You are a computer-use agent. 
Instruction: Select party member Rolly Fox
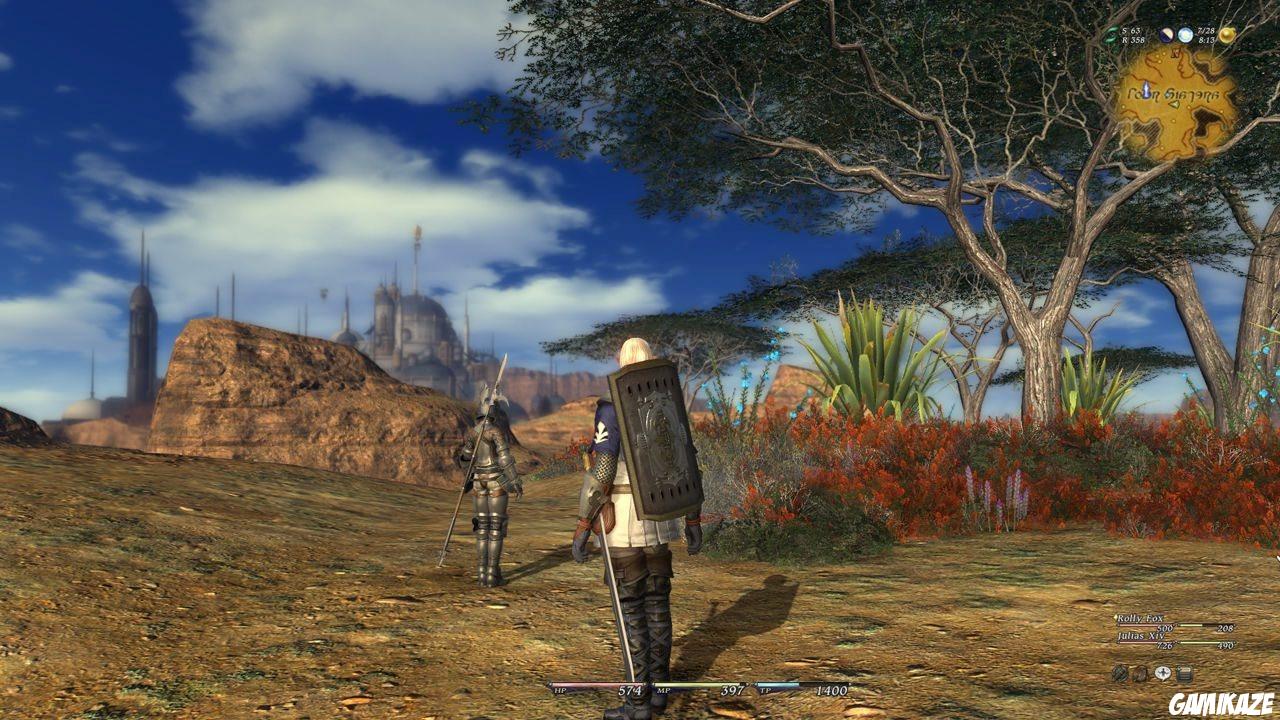tap(1140, 619)
